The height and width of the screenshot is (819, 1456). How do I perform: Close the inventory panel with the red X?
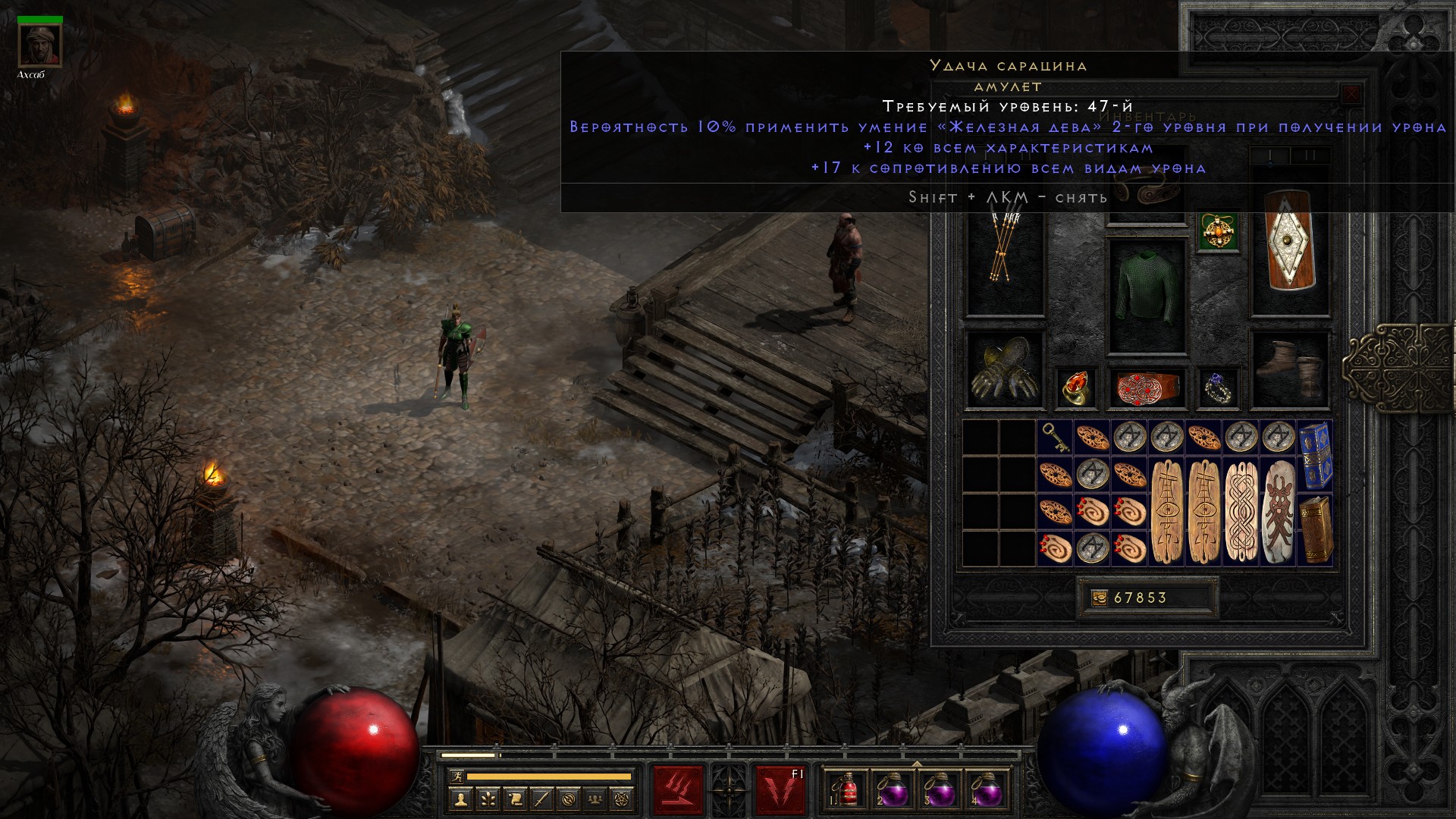coord(1351,95)
